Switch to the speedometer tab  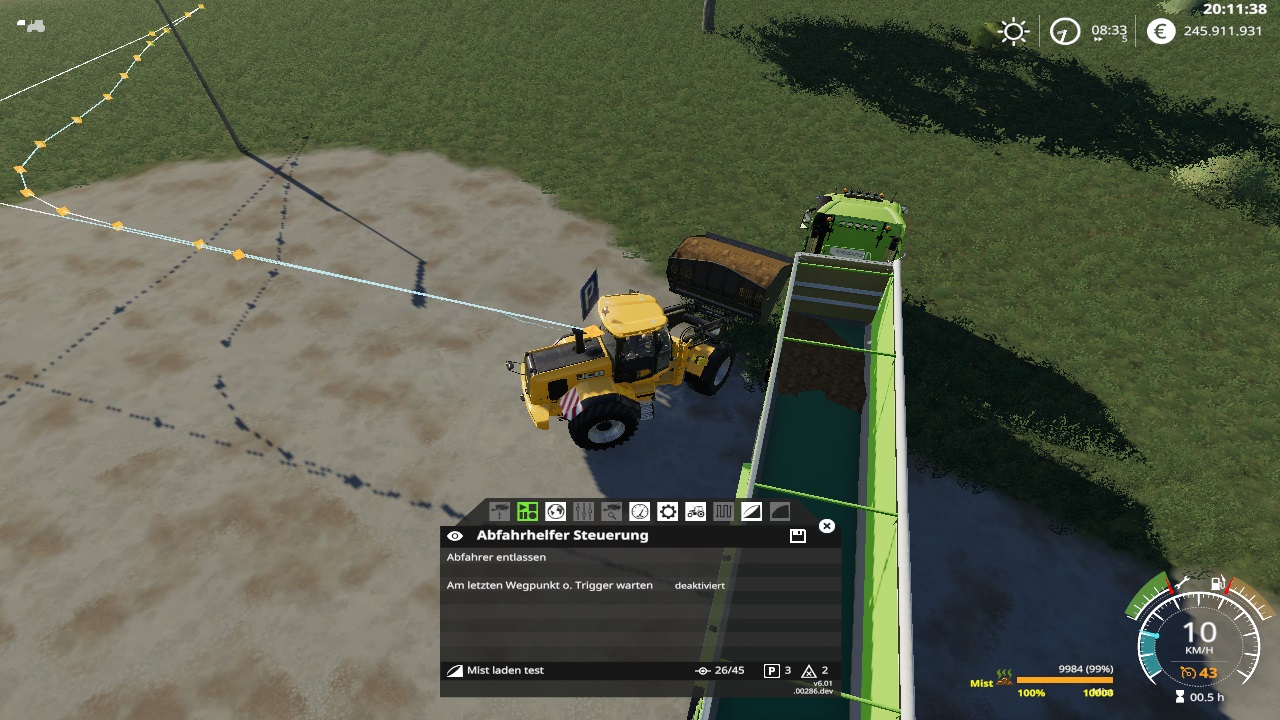[639, 512]
